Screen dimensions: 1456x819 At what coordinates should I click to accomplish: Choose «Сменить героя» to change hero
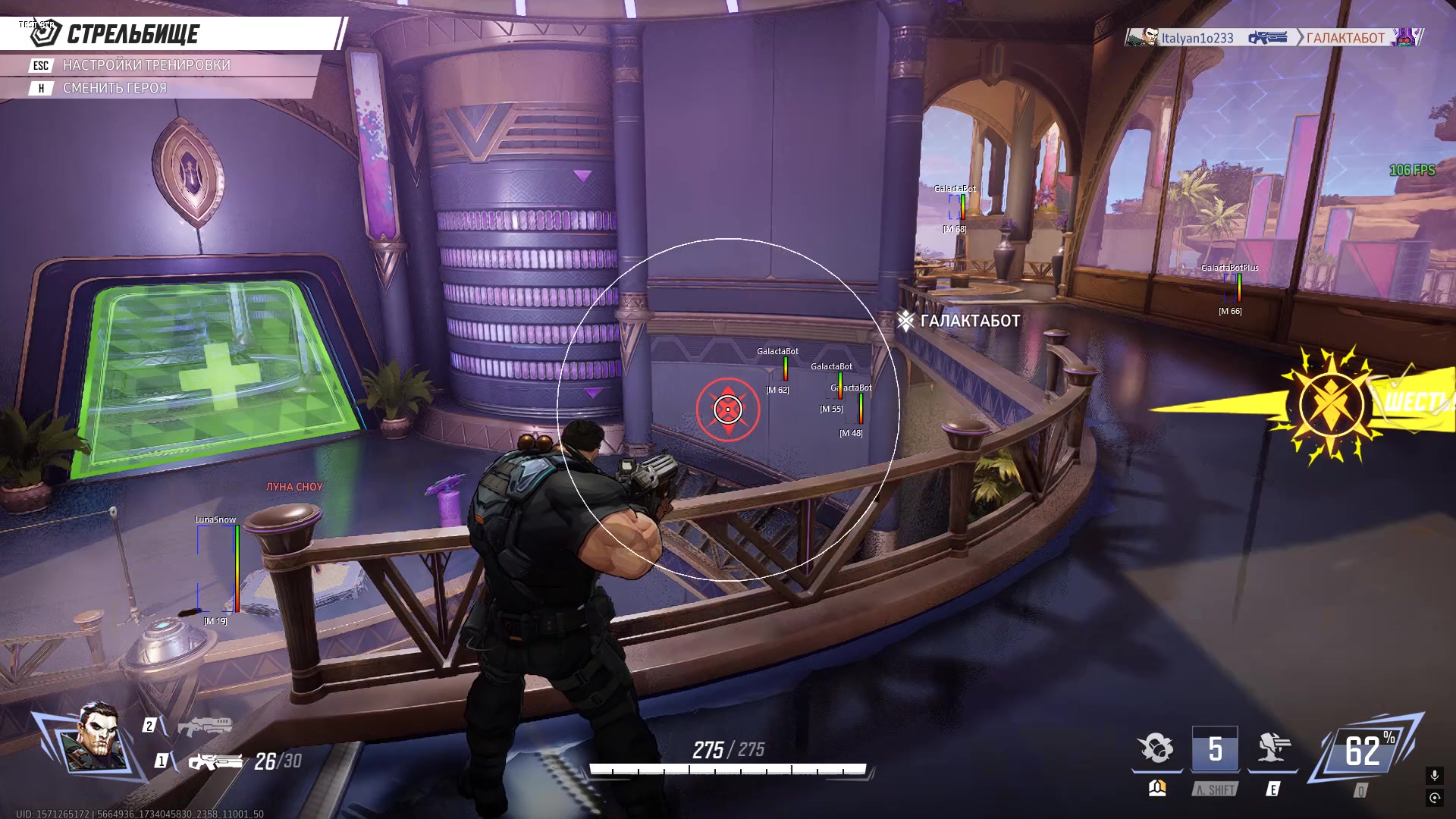(x=115, y=88)
